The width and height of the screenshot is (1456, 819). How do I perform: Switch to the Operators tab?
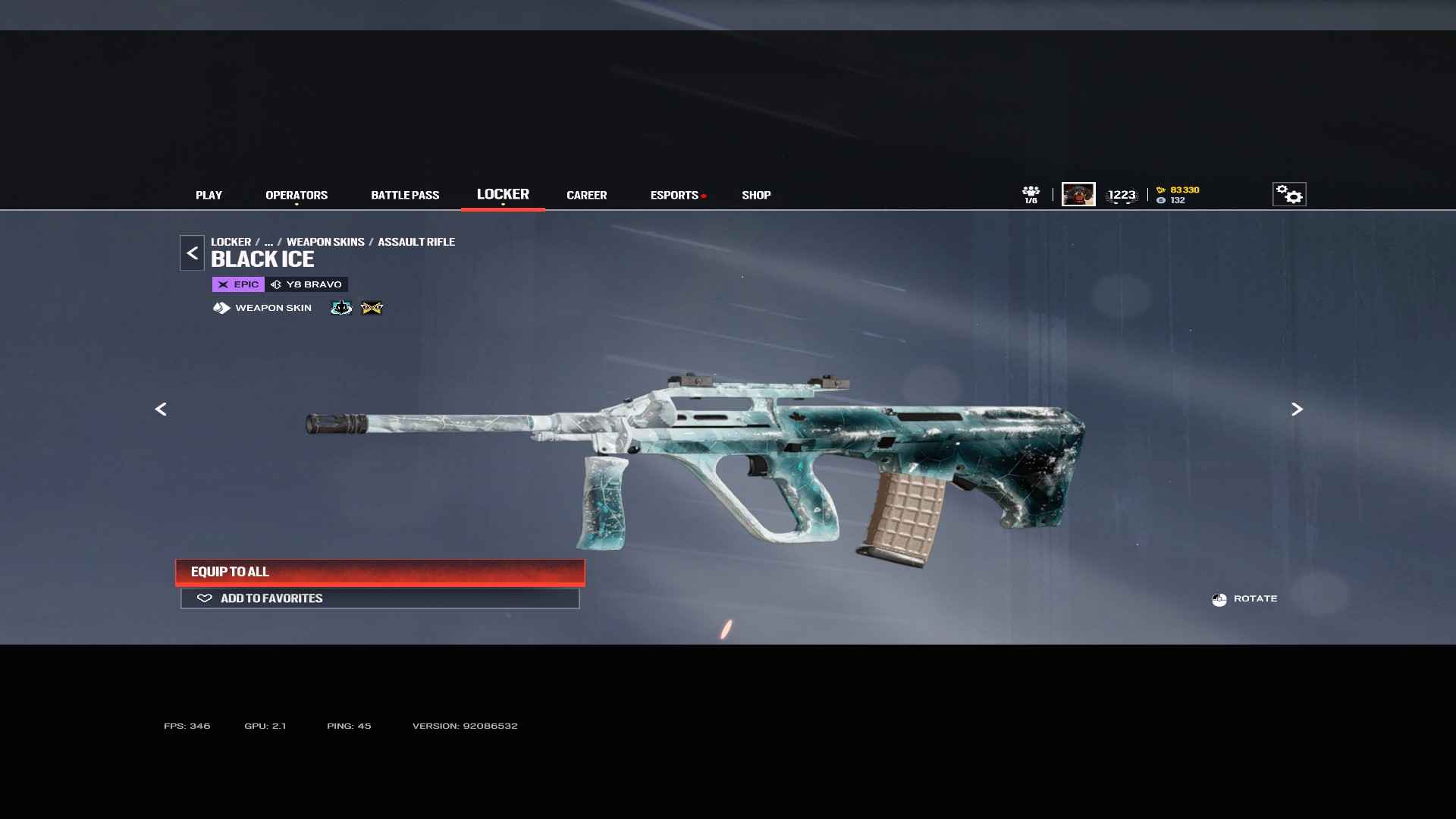[297, 196]
